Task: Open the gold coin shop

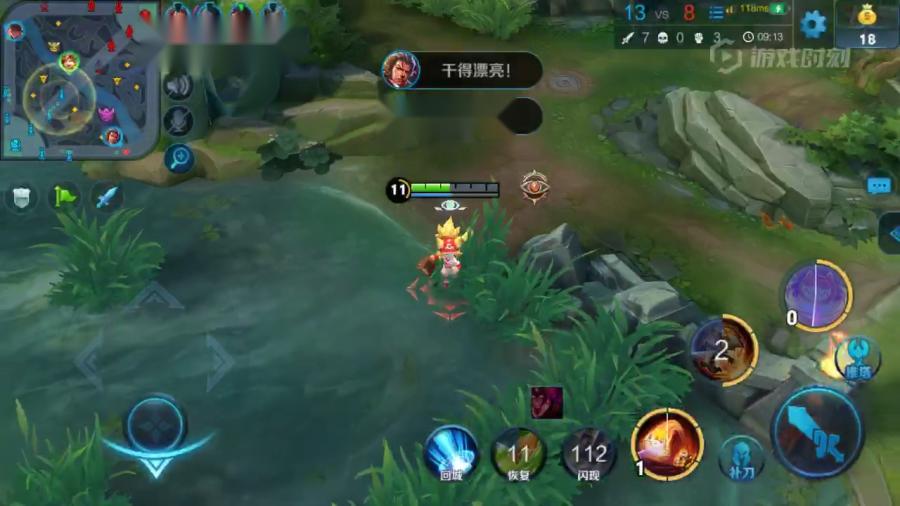Action: click(866, 24)
